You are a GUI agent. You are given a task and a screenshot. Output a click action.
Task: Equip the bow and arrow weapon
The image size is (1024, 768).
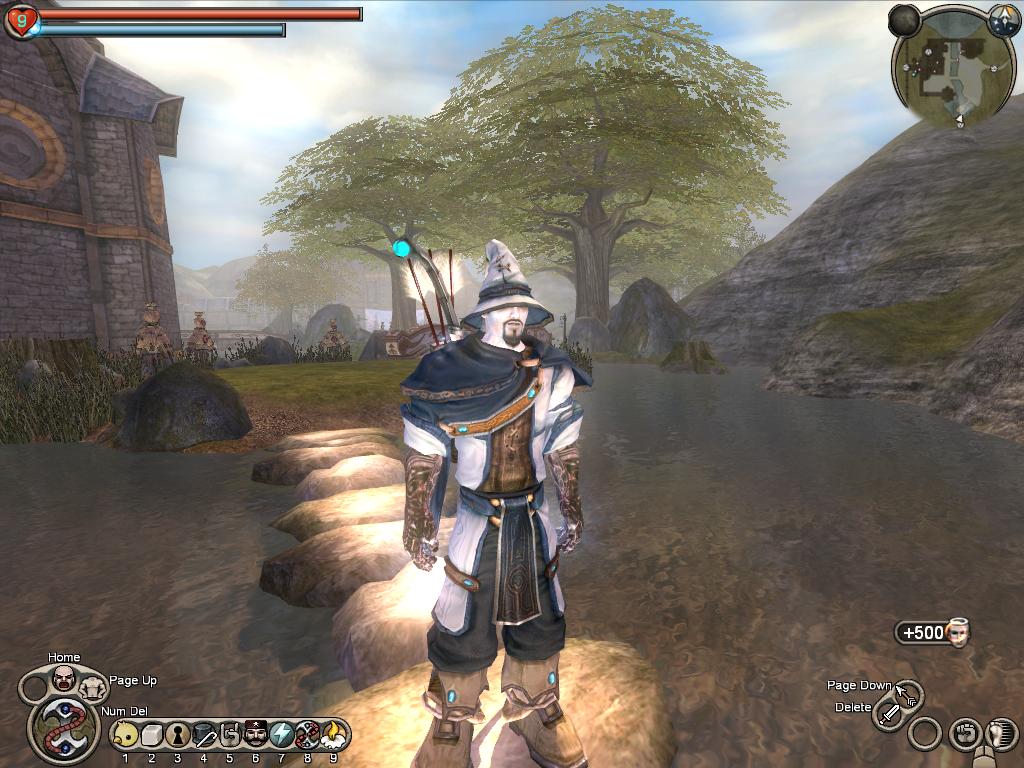click(x=908, y=692)
